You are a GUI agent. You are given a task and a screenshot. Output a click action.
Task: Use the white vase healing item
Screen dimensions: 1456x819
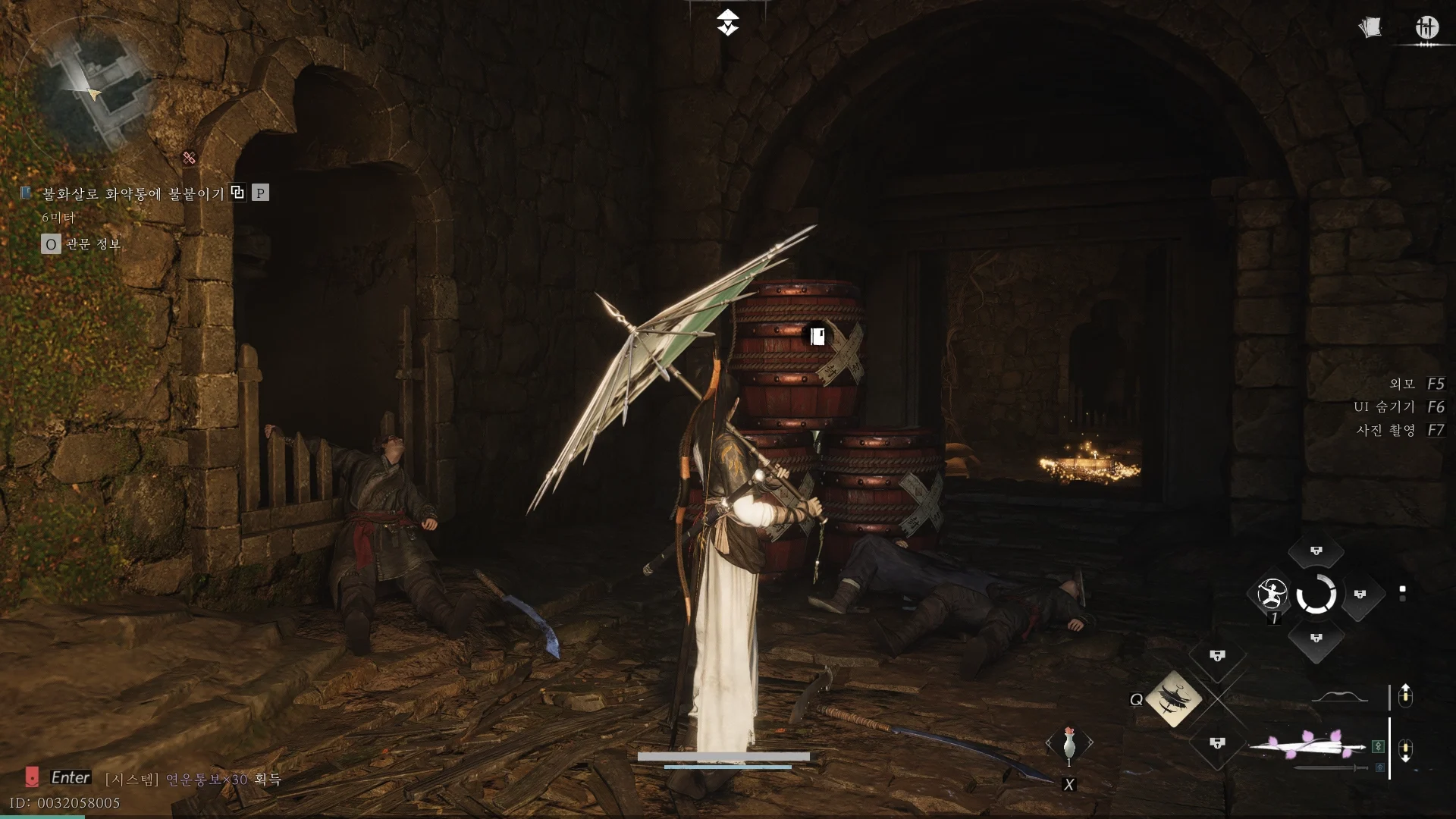tap(1068, 742)
